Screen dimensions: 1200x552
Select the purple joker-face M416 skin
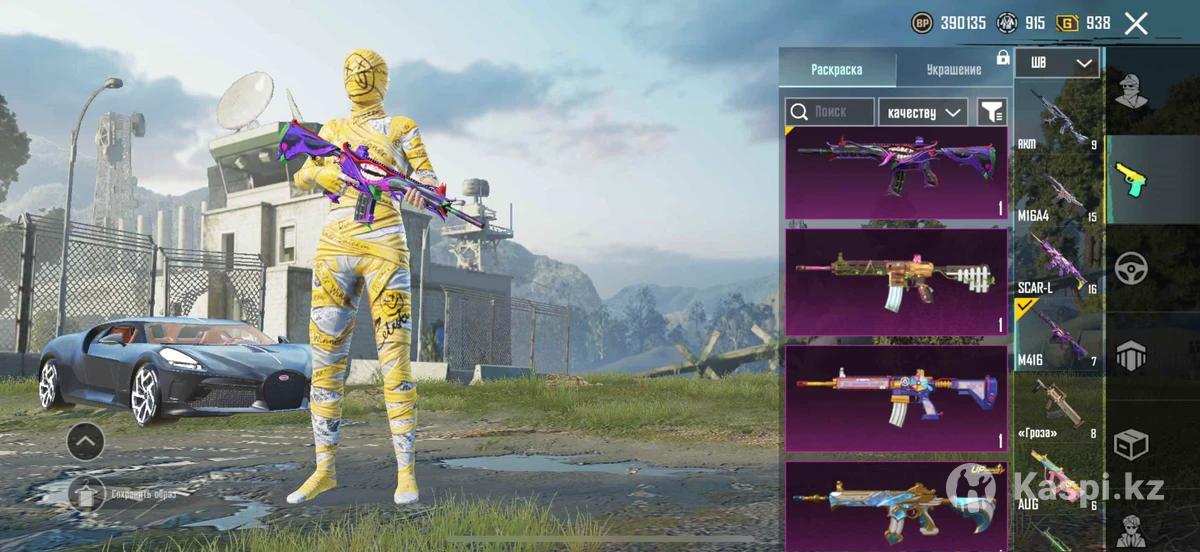(896, 172)
